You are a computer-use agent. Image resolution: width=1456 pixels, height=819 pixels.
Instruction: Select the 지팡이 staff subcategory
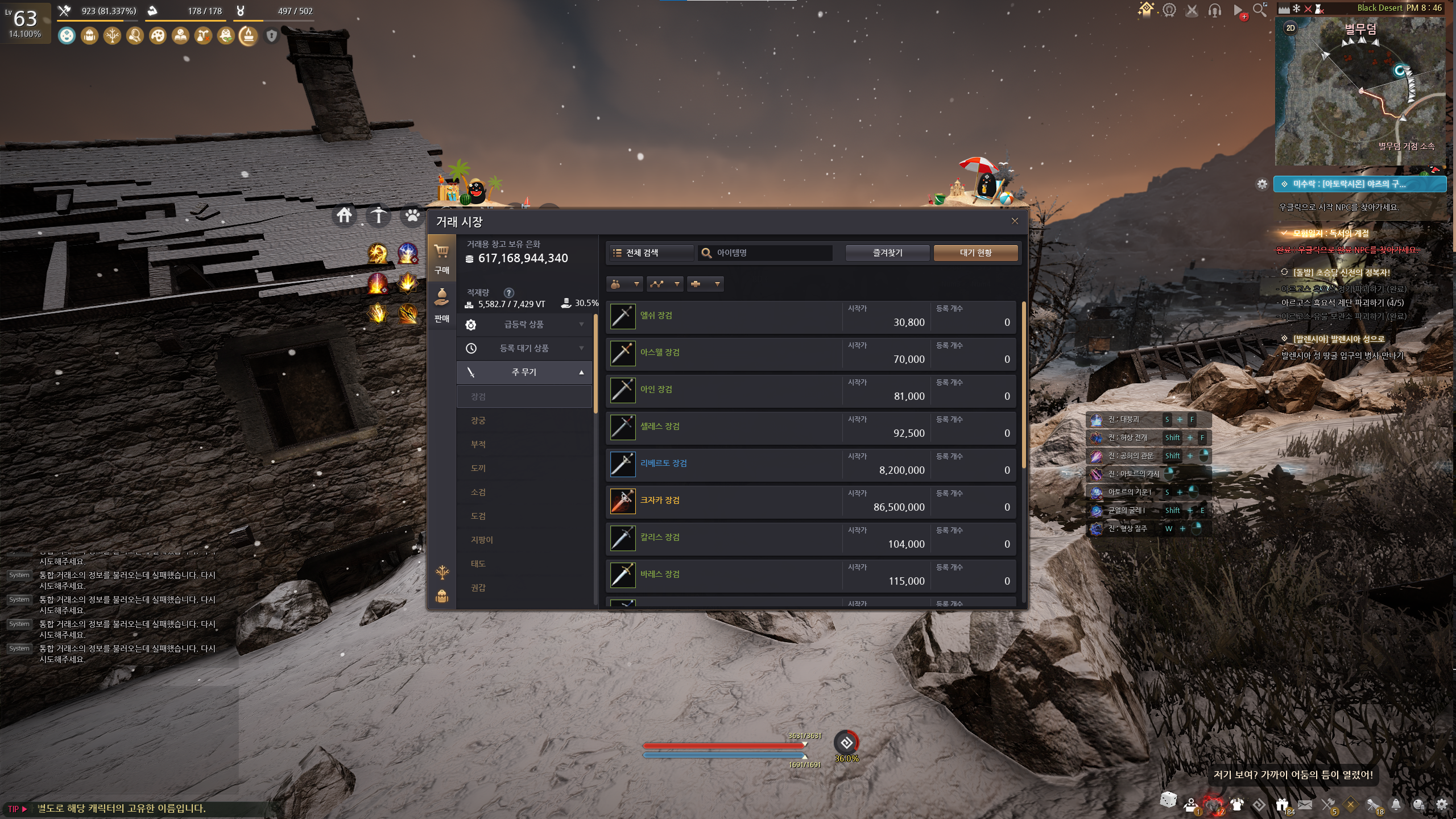tap(482, 540)
